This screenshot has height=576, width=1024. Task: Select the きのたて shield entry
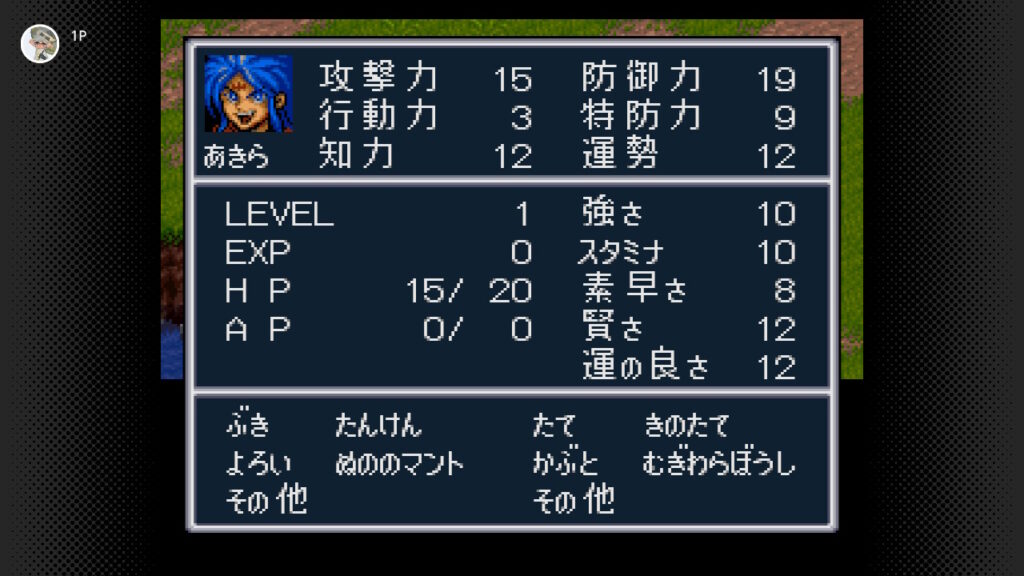686,426
